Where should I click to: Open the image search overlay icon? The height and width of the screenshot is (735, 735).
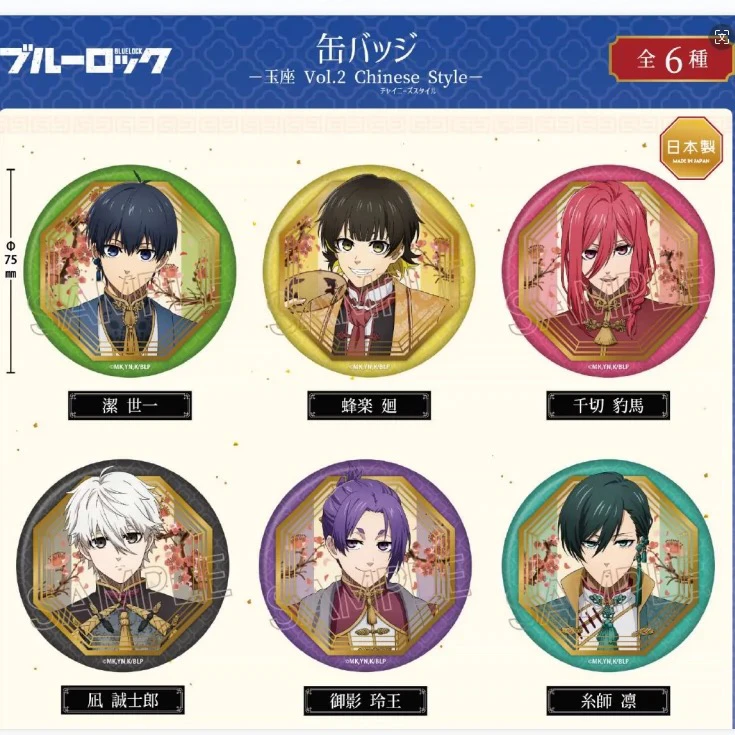[722, 35]
